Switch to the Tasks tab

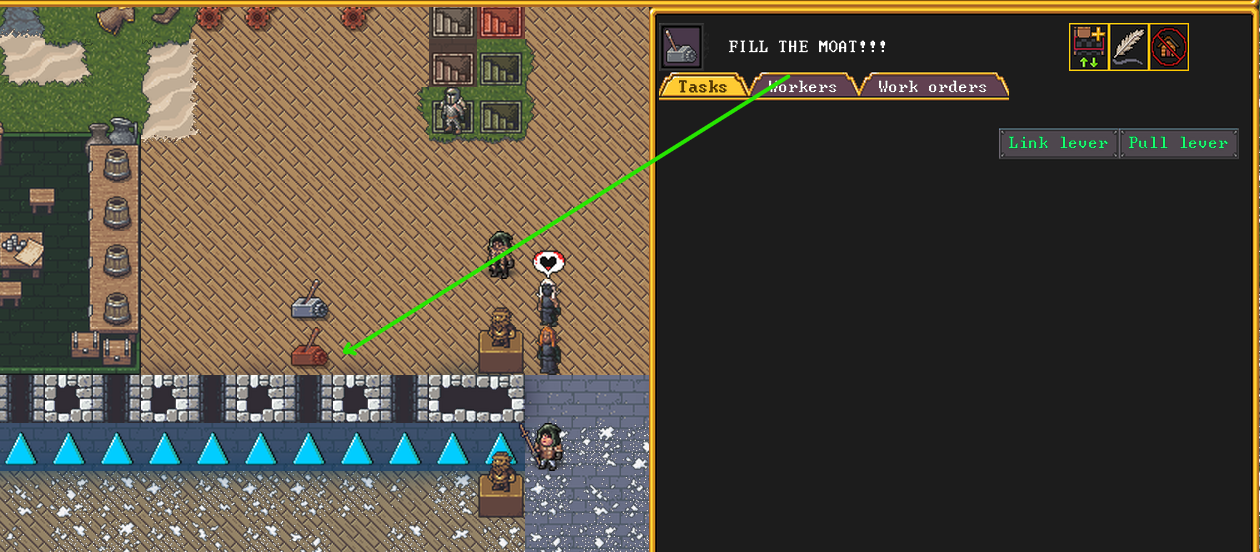[702, 87]
